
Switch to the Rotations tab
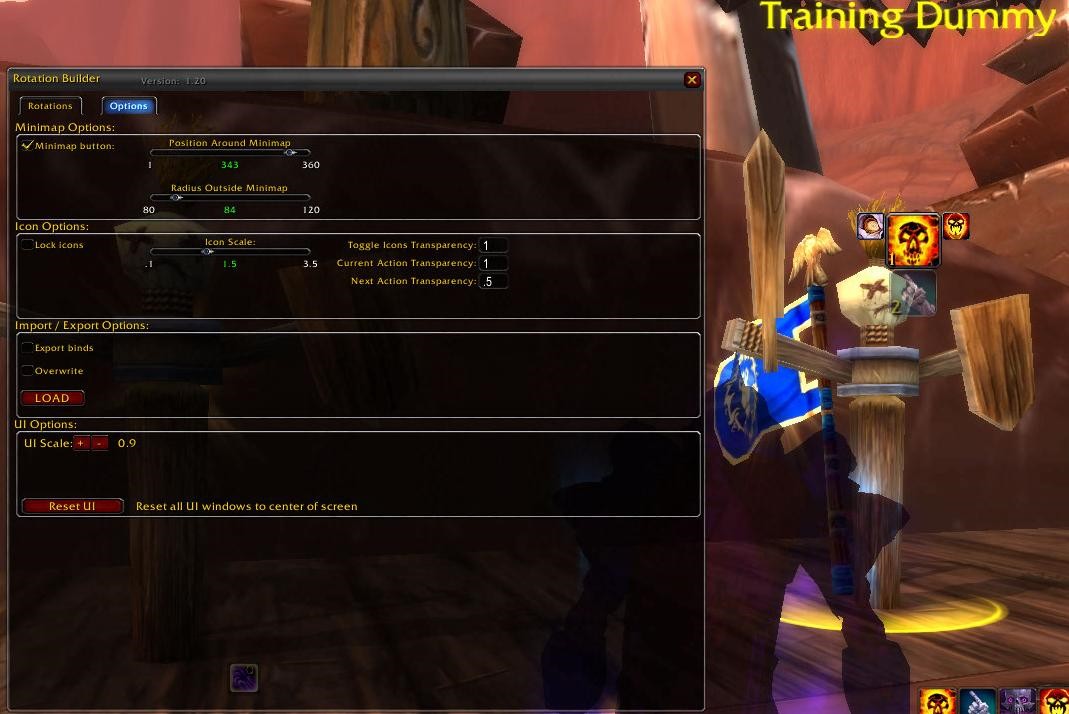click(50, 106)
